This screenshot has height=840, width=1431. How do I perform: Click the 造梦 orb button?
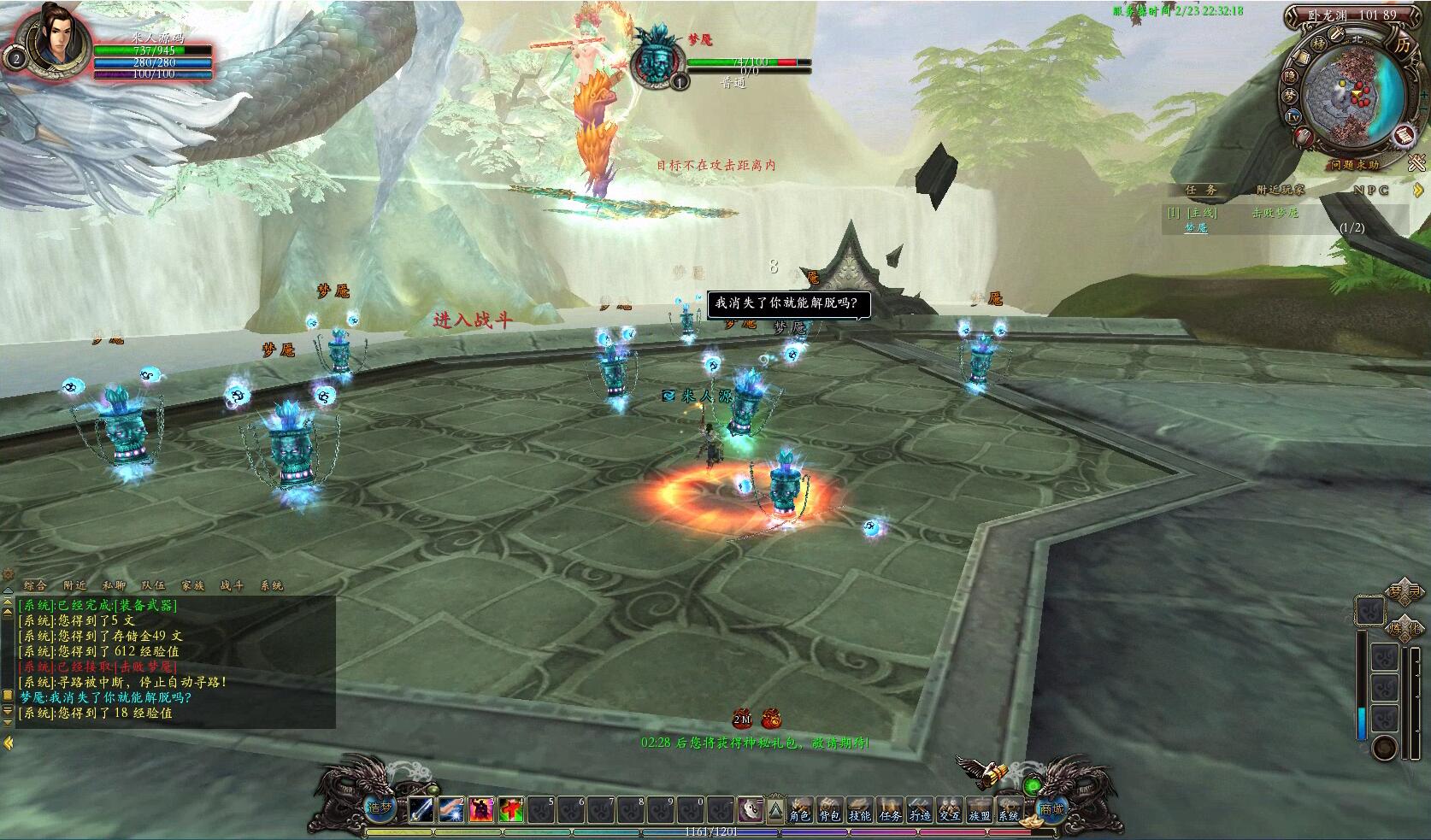coord(379,806)
